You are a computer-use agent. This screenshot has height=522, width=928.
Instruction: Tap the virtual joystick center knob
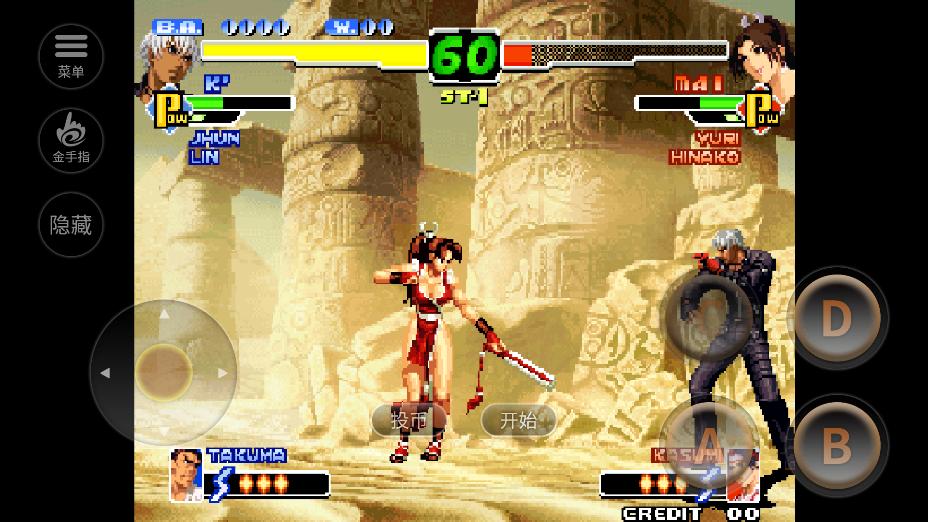point(164,372)
